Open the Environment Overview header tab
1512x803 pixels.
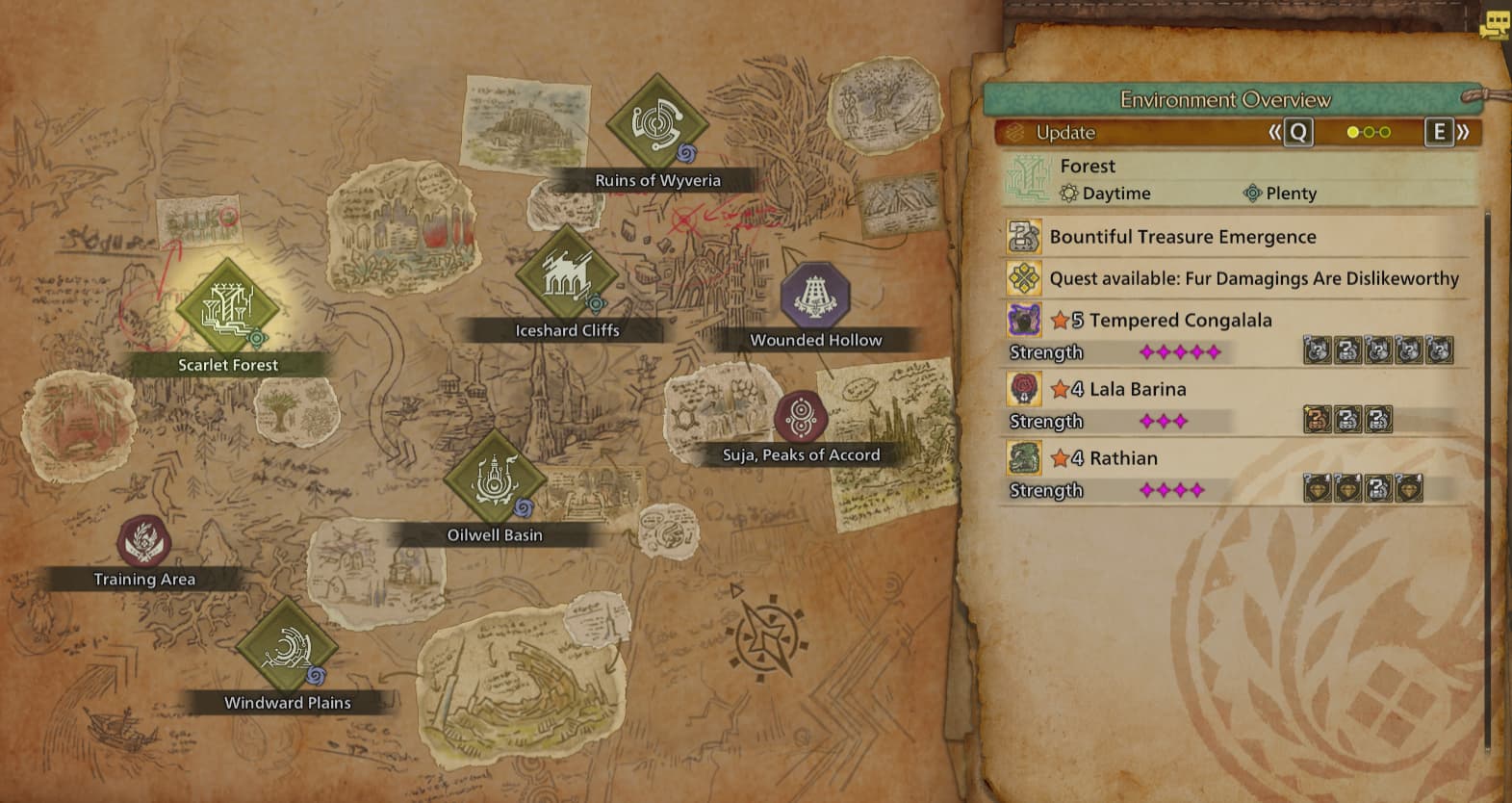(x=1226, y=99)
